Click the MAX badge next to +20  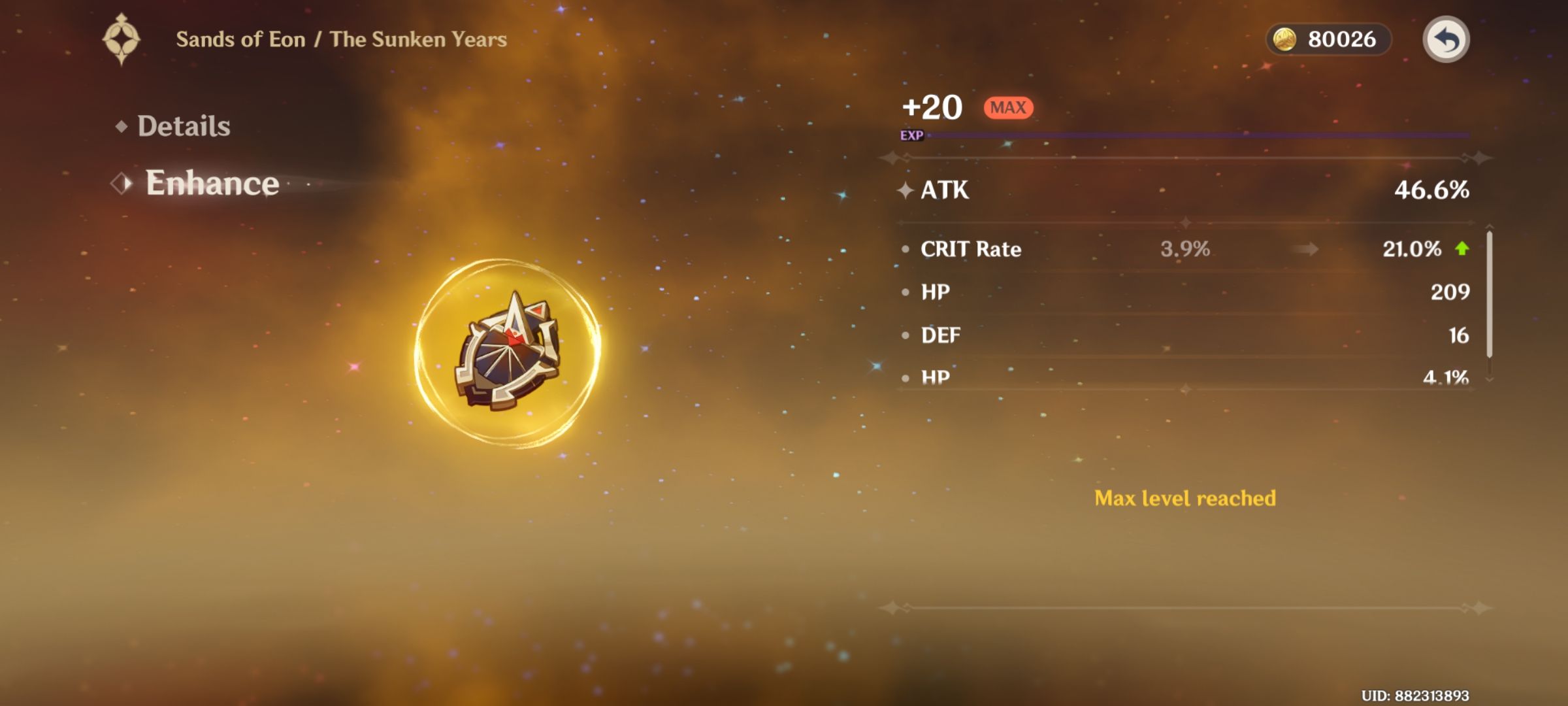(1009, 107)
